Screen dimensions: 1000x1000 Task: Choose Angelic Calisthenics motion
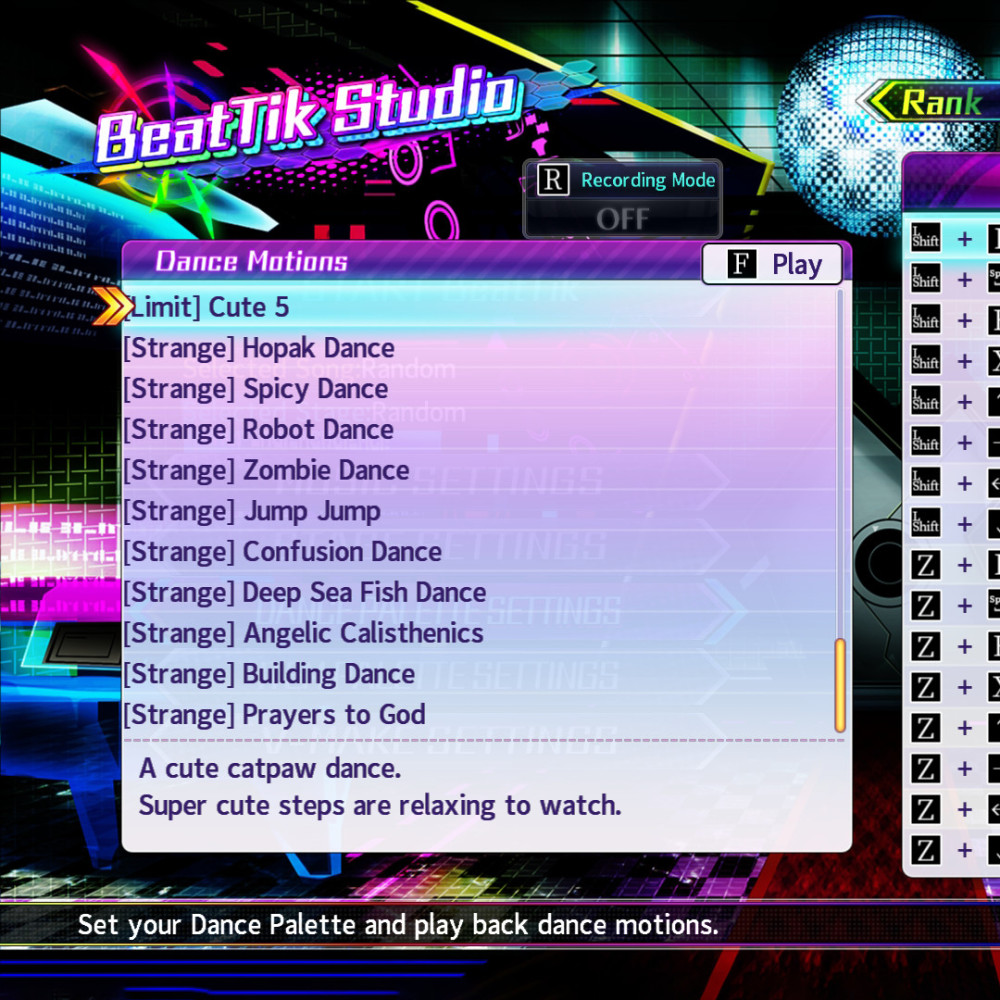point(303,633)
